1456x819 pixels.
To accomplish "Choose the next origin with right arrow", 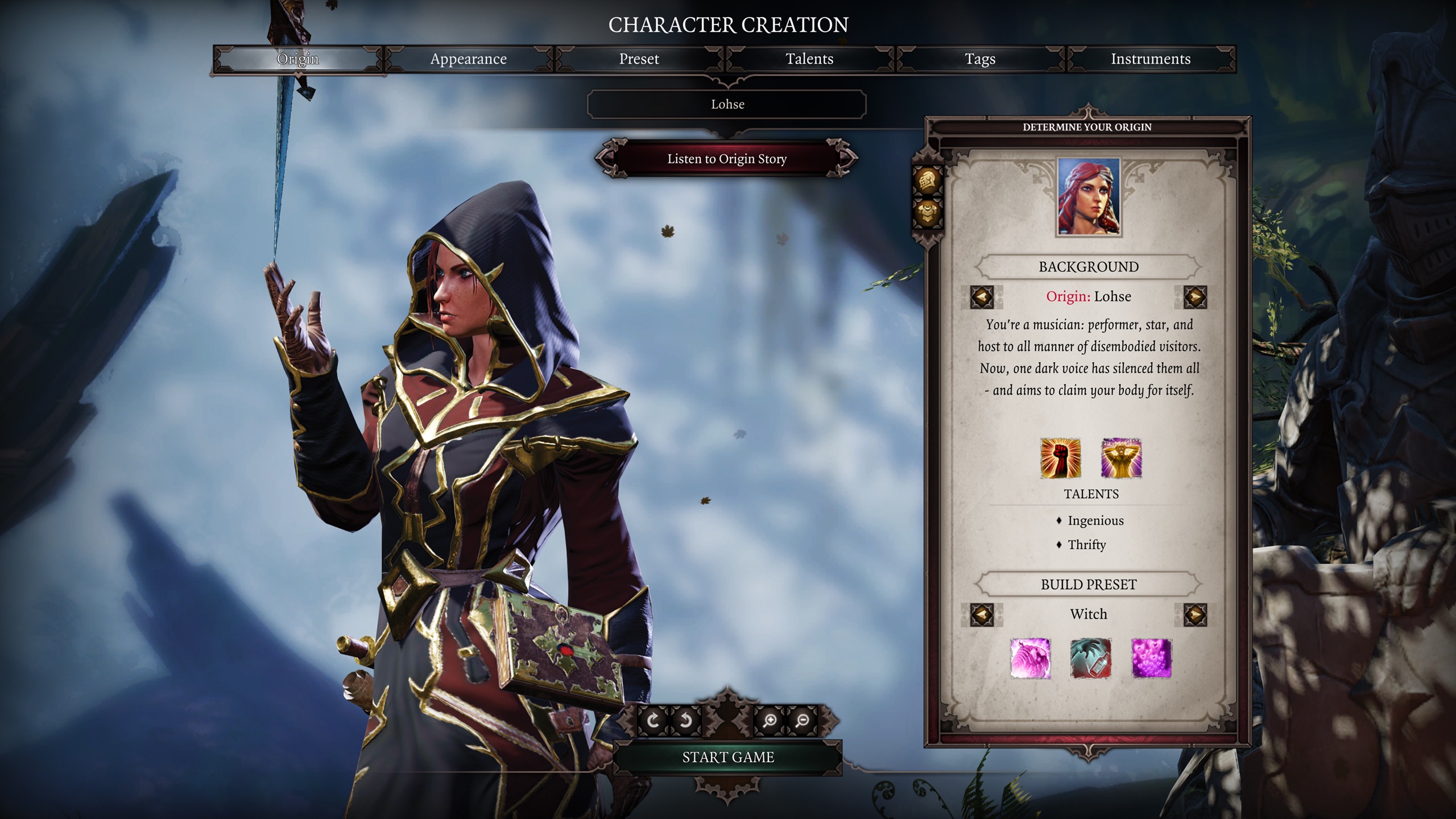I will click(x=1195, y=297).
